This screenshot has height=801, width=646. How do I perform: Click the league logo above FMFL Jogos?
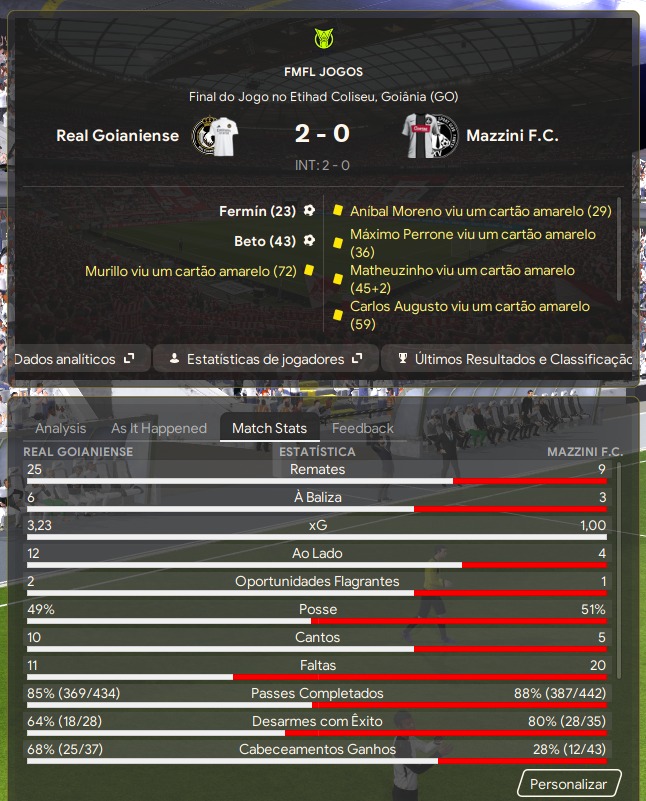(x=323, y=41)
